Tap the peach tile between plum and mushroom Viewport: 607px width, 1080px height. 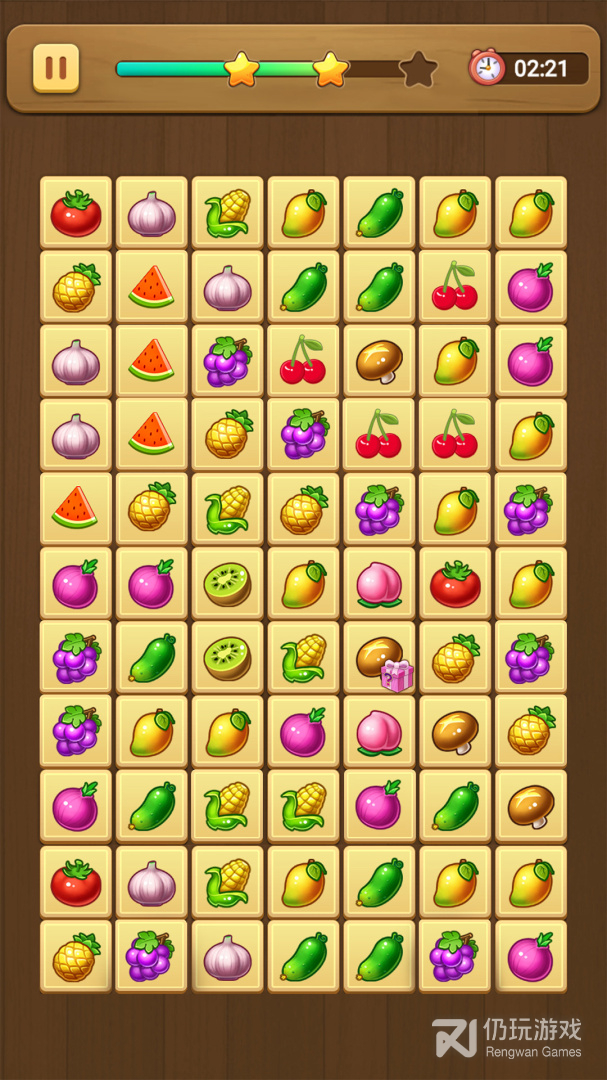379,732
